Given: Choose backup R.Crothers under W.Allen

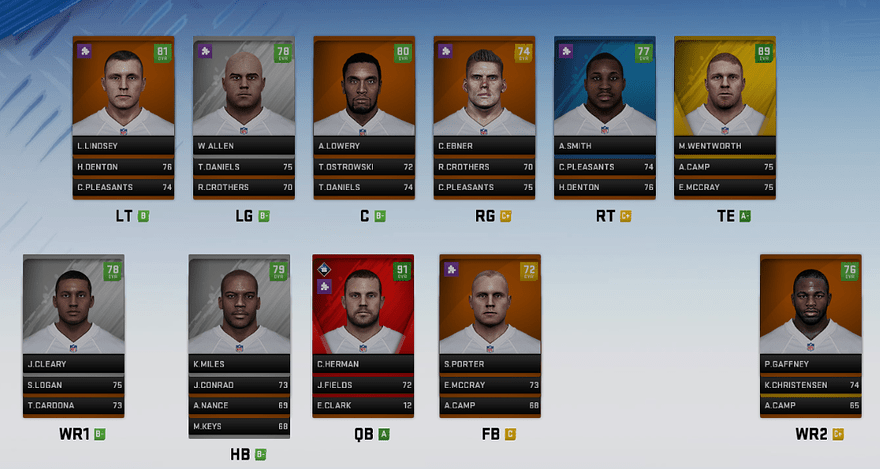Looking at the screenshot, I should click(244, 187).
